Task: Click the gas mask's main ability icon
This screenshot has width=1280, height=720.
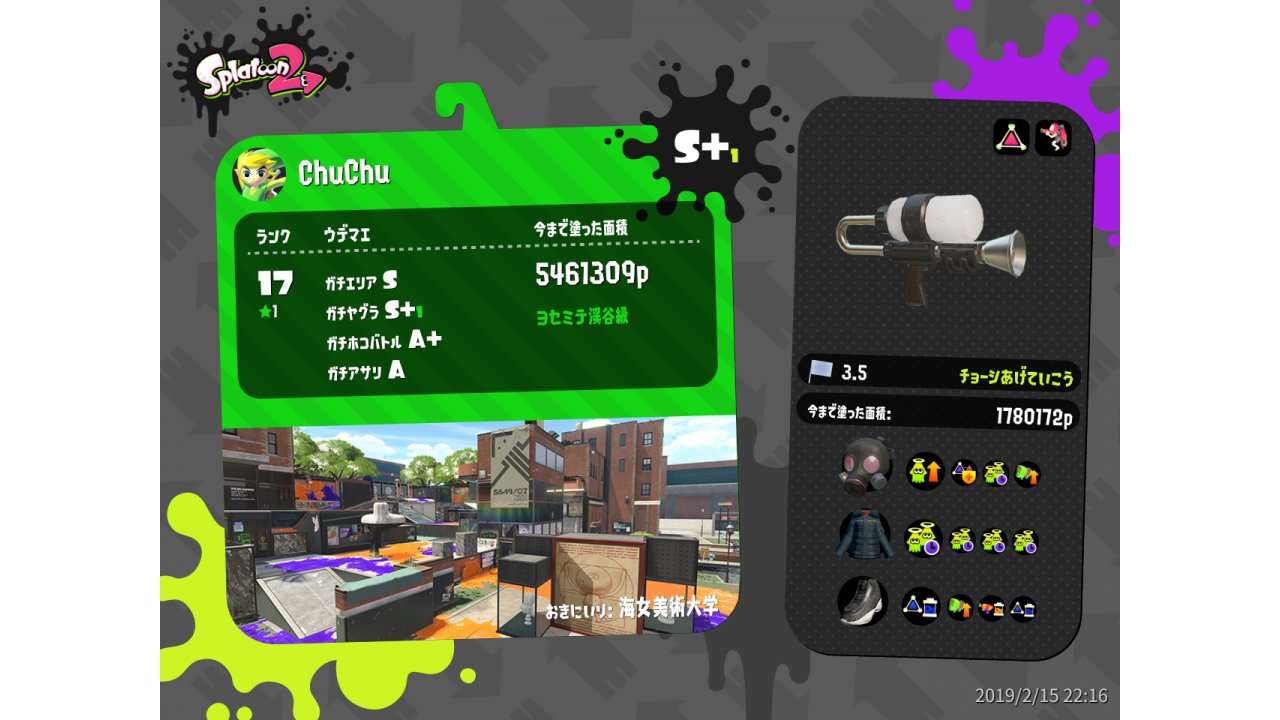Action: 925,471
